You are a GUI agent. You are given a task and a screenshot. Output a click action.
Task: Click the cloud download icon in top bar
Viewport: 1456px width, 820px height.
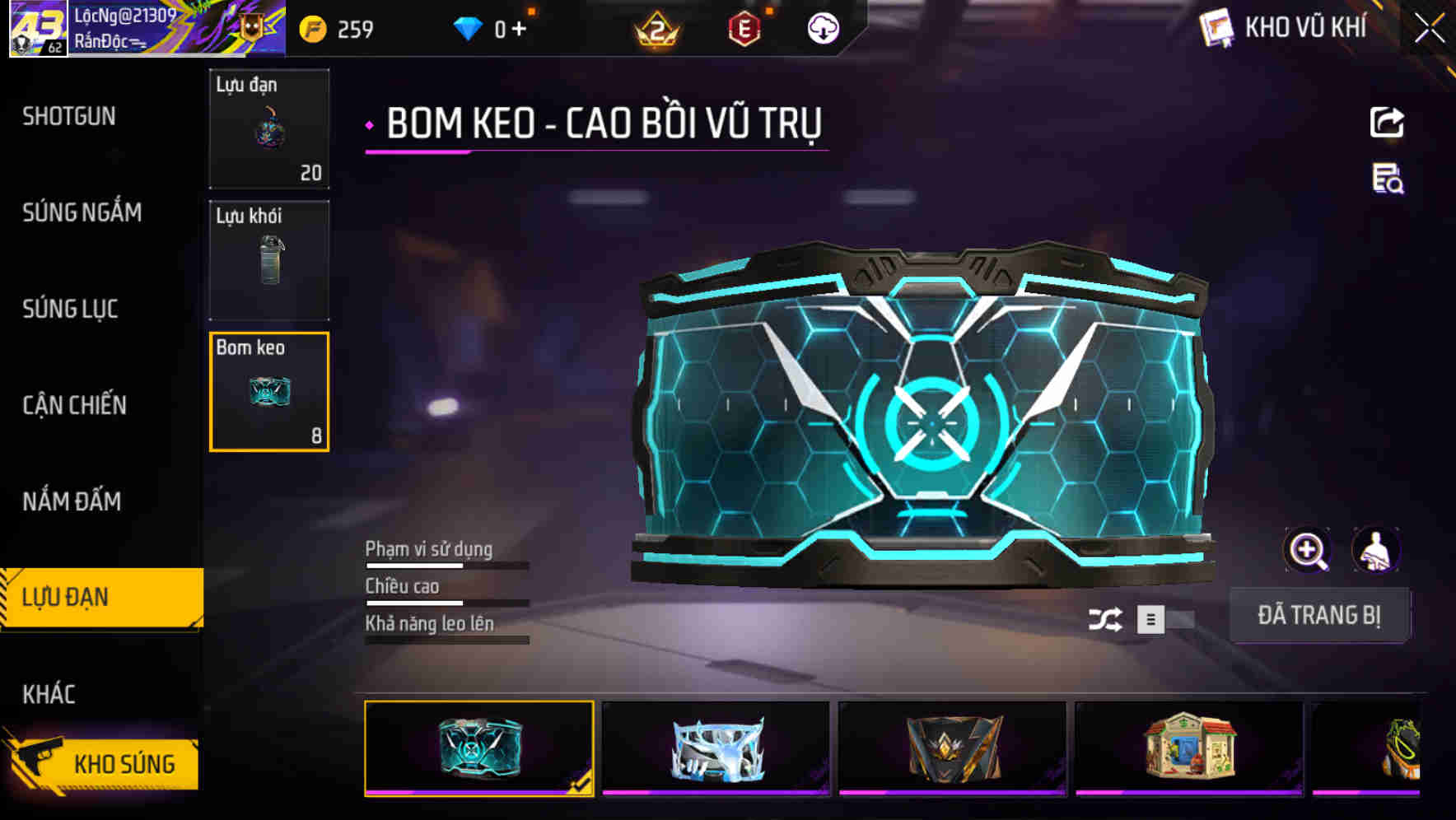pos(822,28)
